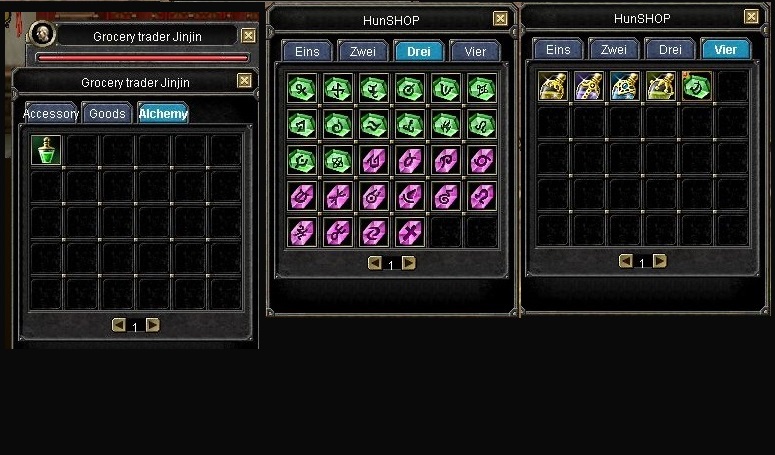Screen dimensions: 775x455
Task: Select the highlighted Vier tab
Action: [726, 50]
